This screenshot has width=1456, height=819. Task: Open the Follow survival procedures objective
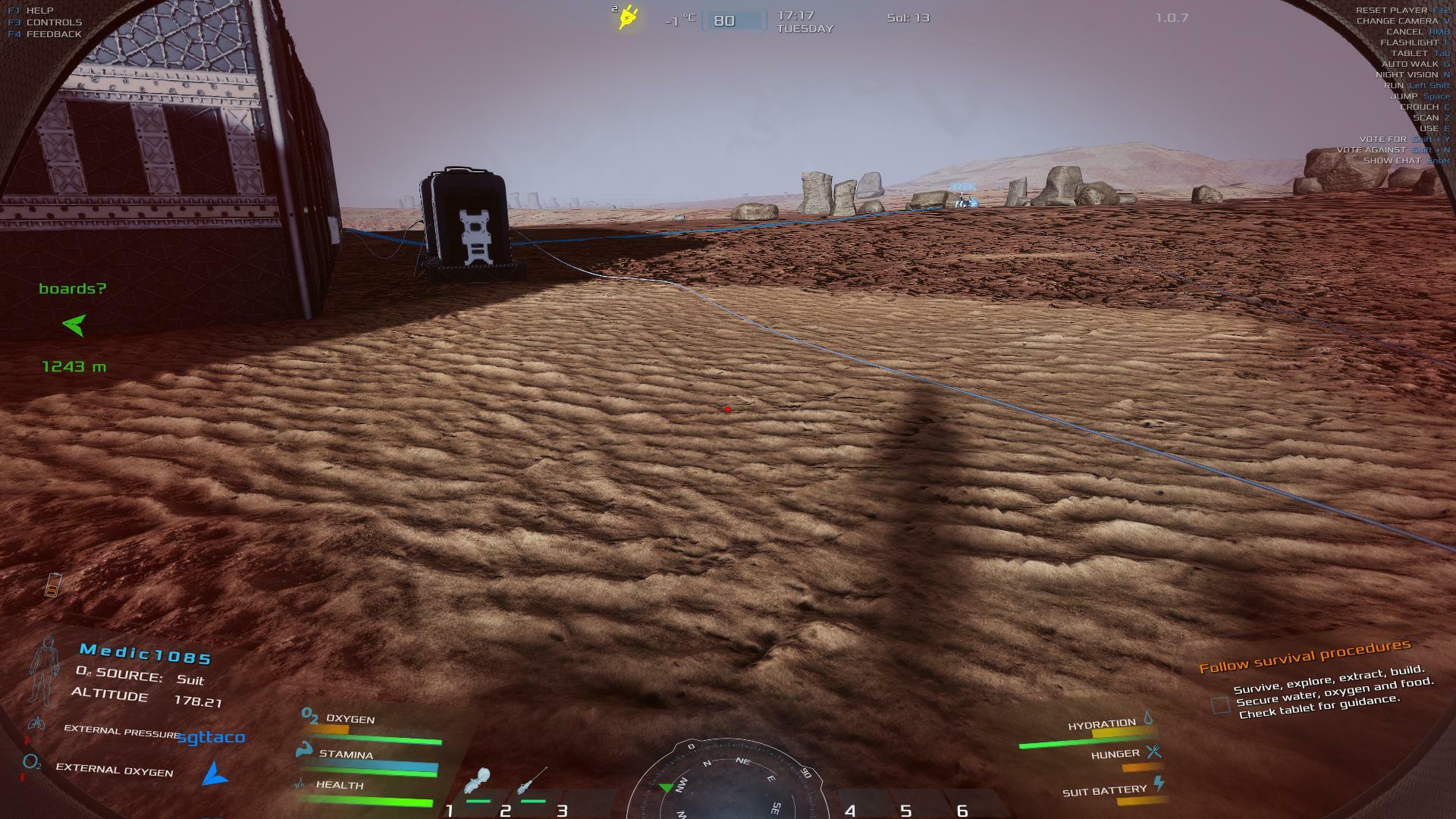[x=1304, y=657]
